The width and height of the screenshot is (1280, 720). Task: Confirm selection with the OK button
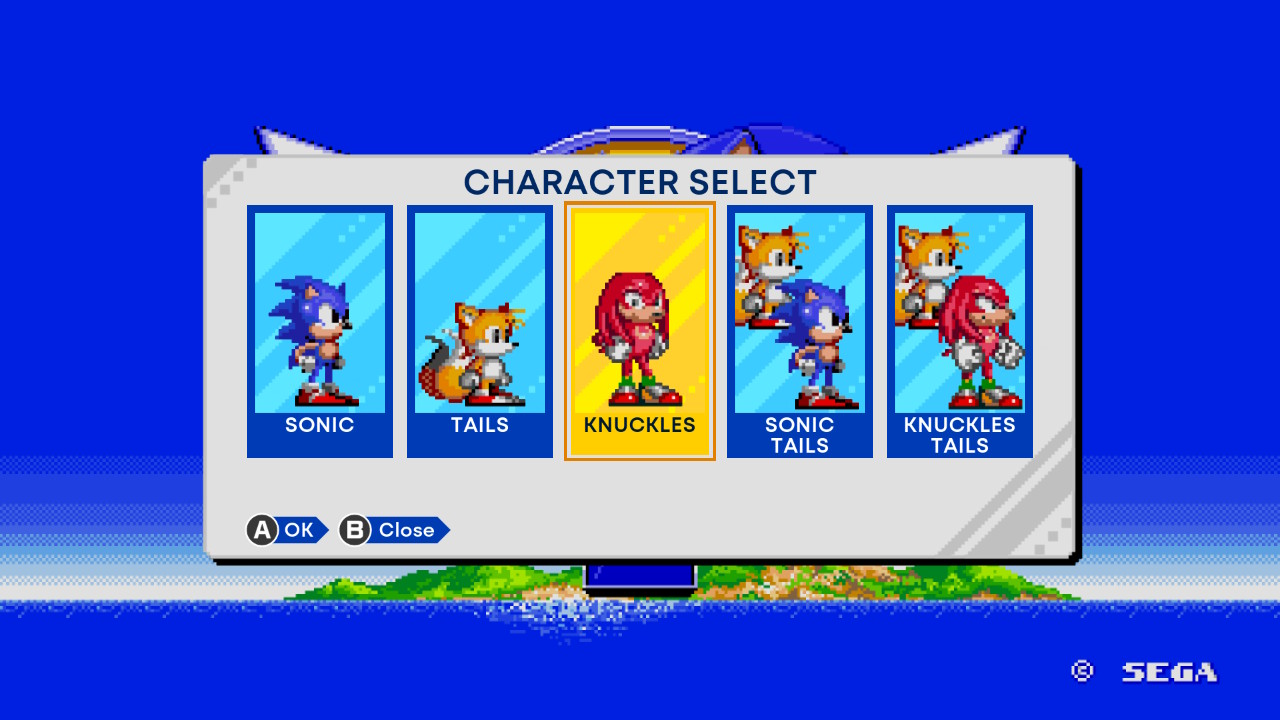coord(288,530)
